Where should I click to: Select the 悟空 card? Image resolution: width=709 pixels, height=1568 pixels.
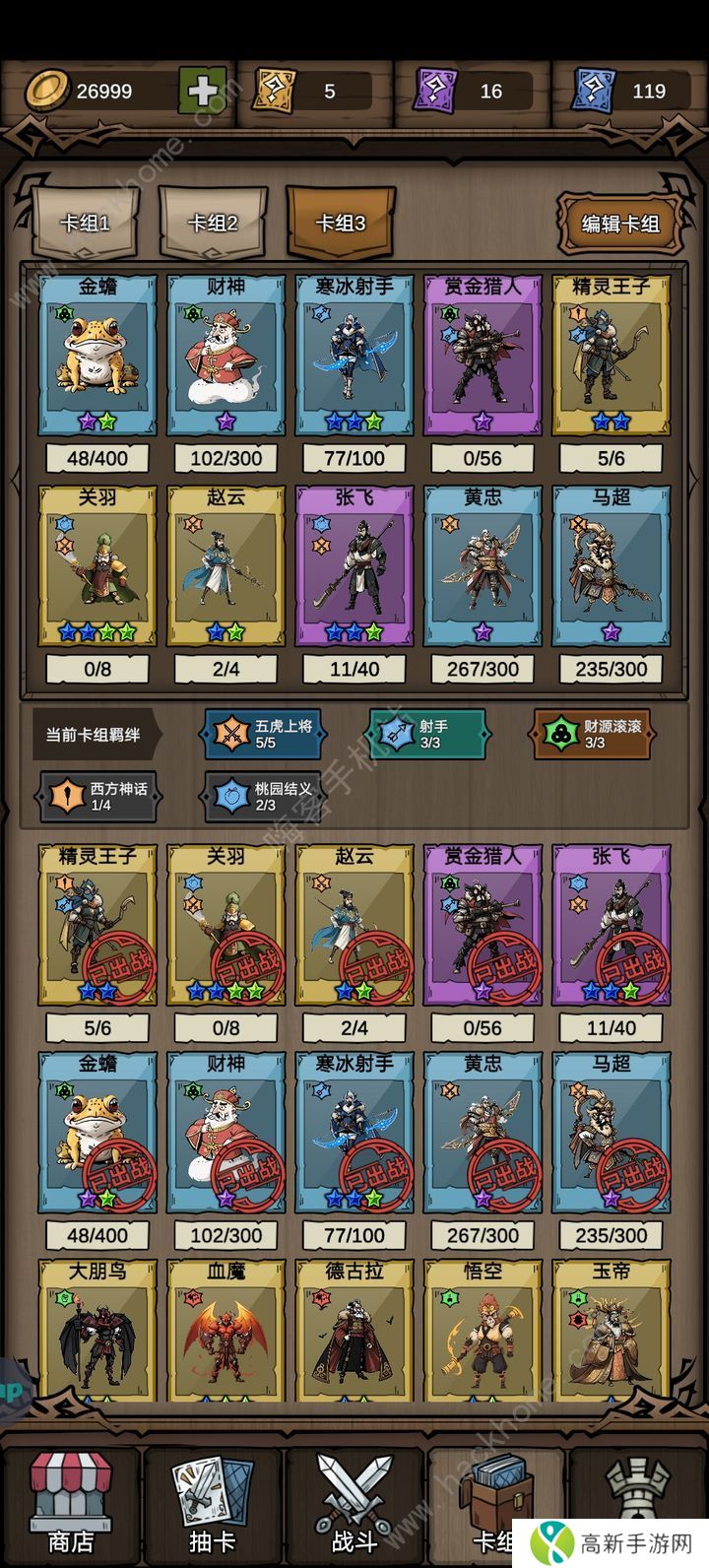tap(483, 1330)
